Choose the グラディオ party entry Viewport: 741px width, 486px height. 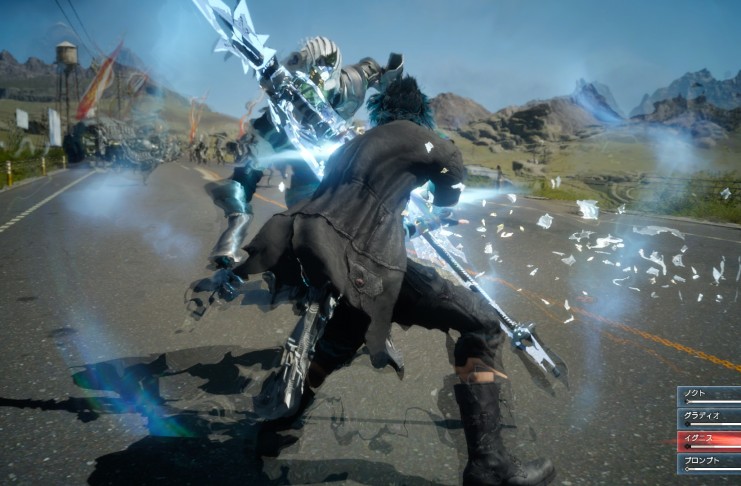tap(709, 418)
